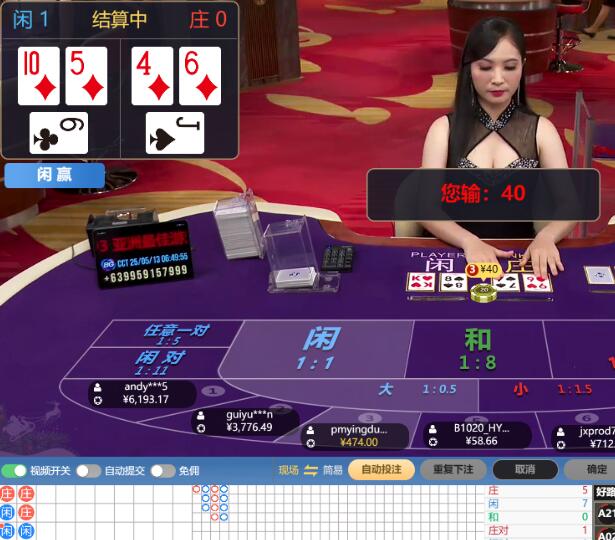This screenshot has width=615, height=540.
Task: Toggle the 视频开关 video switch
Action: click(14, 471)
